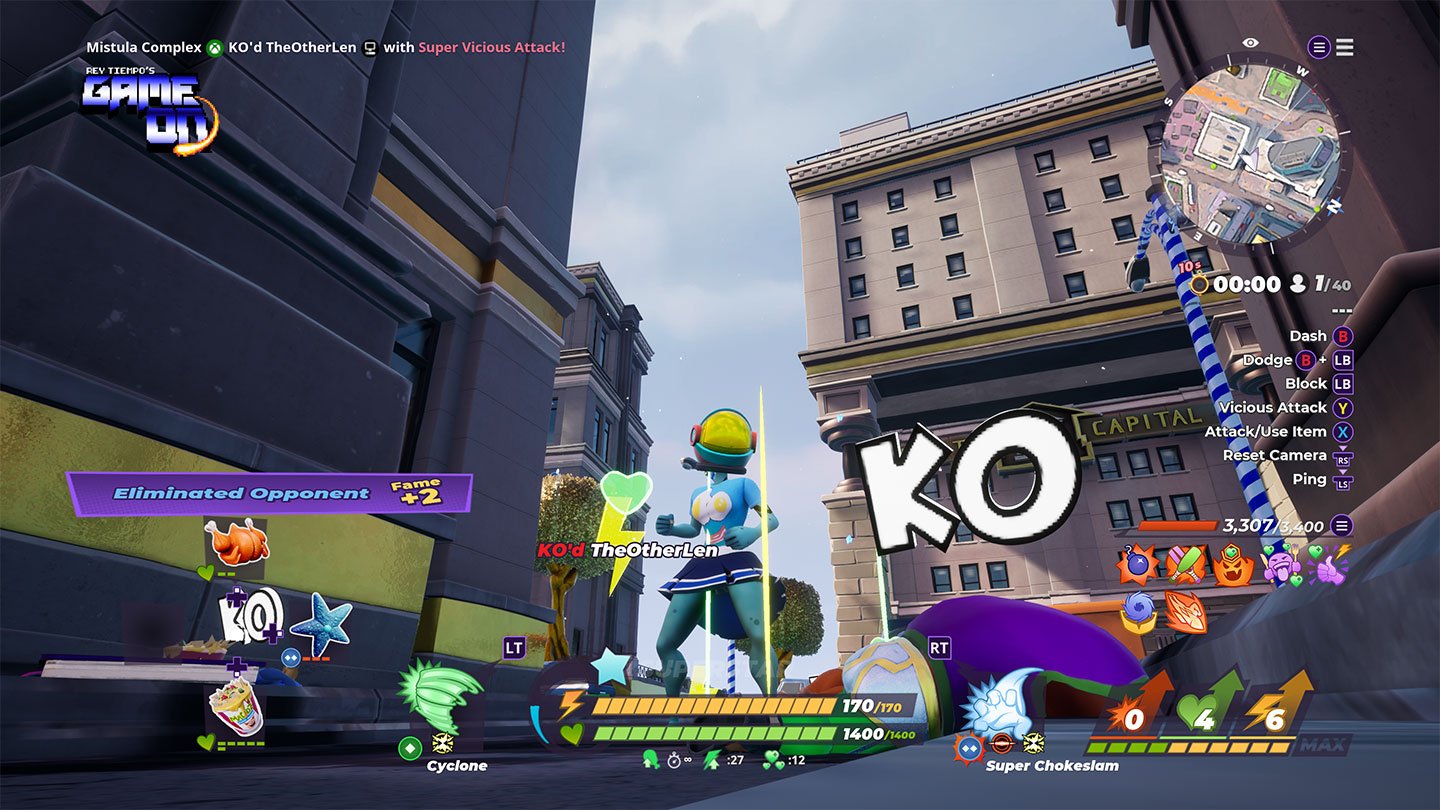Click the hamburger menu icon above the minimap

point(1344,47)
